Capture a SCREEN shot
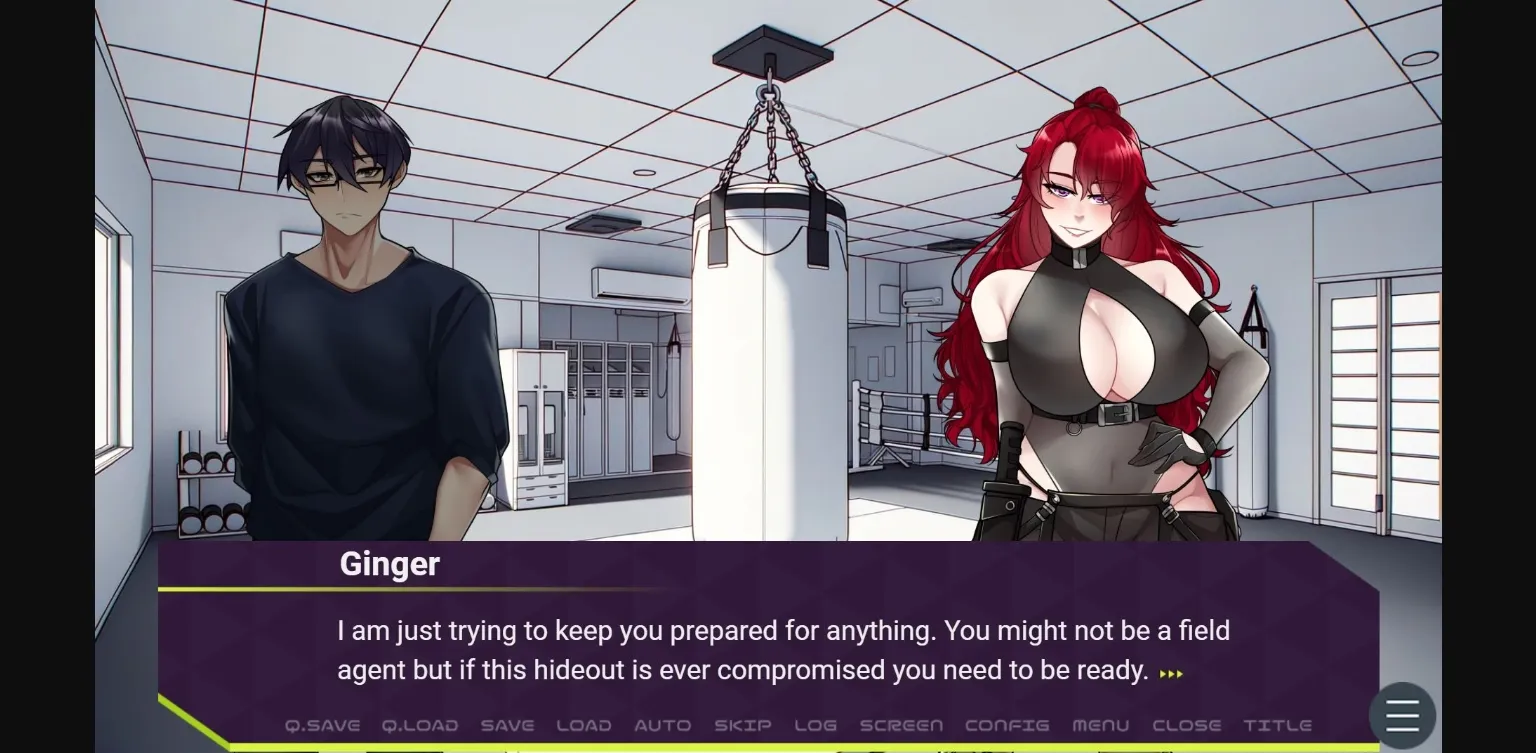 [x=901, y=725]
